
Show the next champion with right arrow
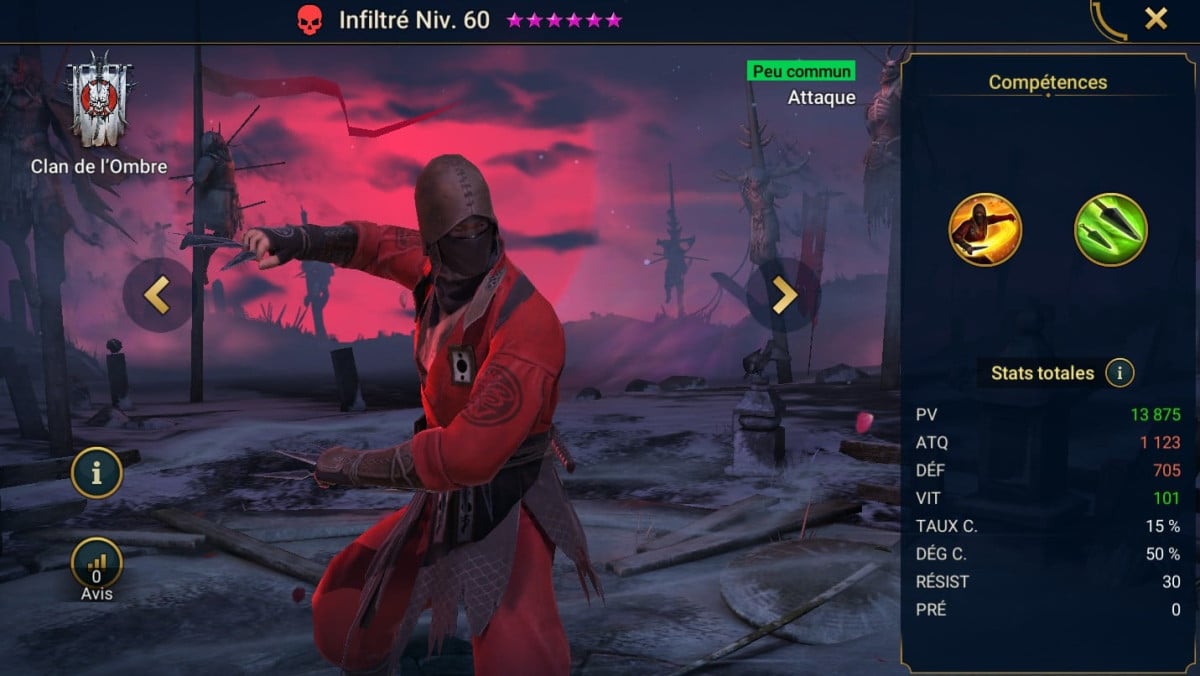pos(783,294)
